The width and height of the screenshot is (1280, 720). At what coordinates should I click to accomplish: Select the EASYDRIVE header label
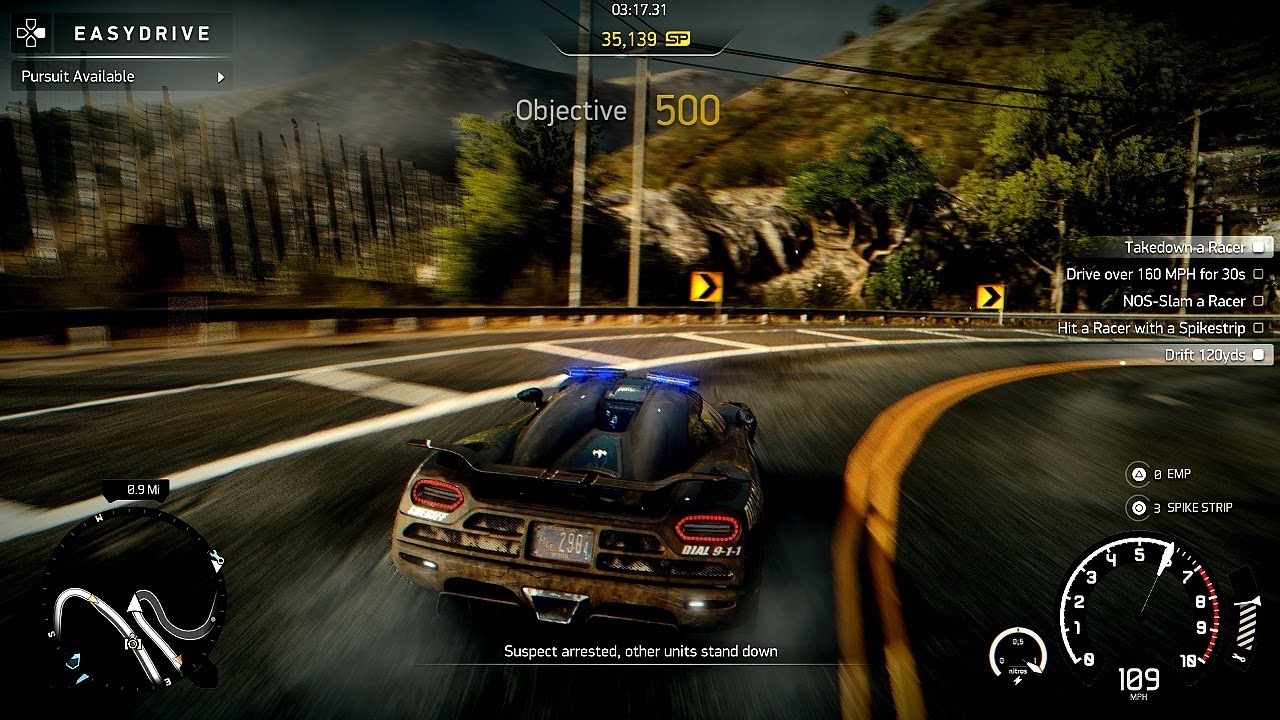[140, 32]
